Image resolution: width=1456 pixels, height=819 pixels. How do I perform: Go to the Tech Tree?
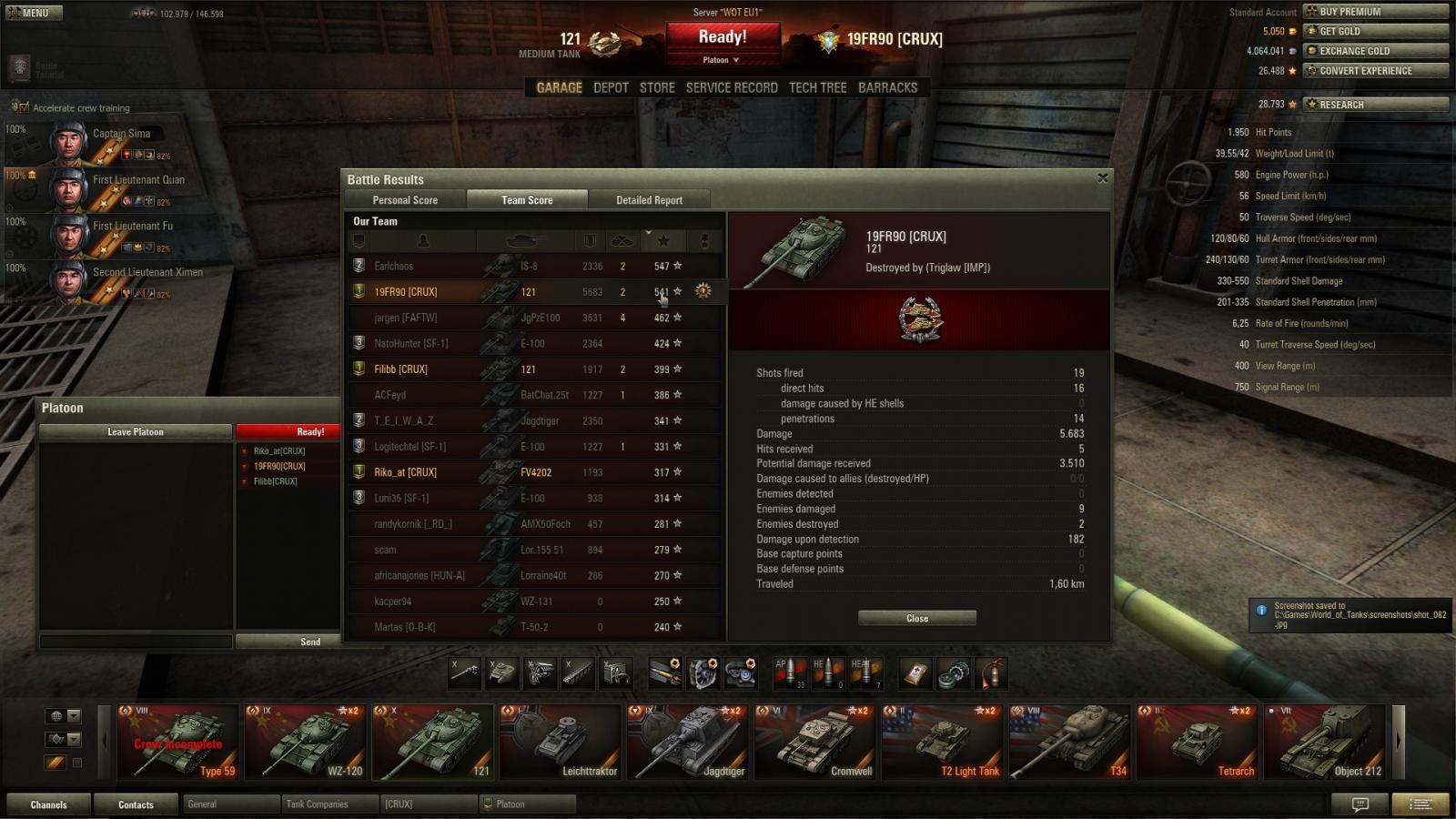coord(817,87)
